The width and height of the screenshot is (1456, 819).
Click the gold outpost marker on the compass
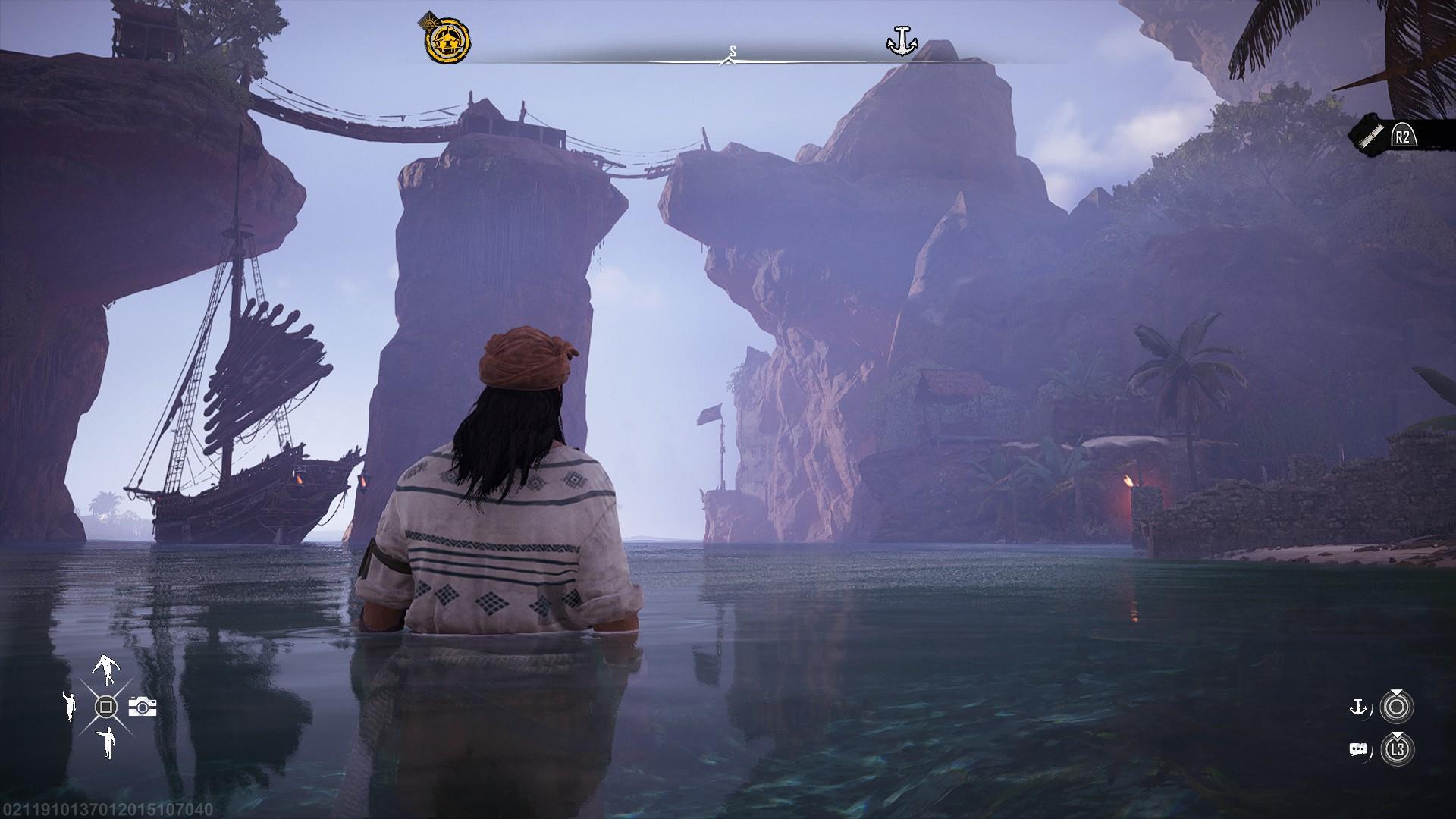pyautogui.click(x=447, y=39)
